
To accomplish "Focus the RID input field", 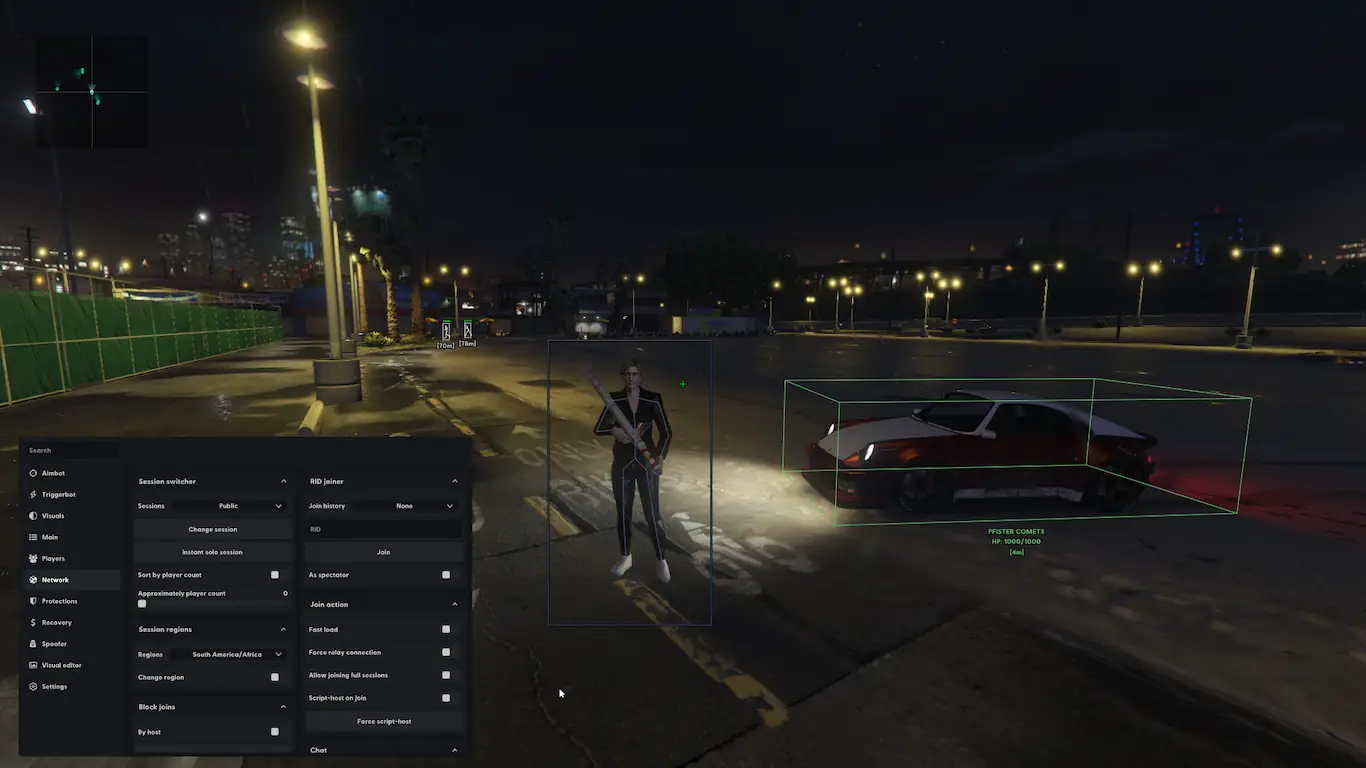I will pyautogui.click(x=384, y=529).
